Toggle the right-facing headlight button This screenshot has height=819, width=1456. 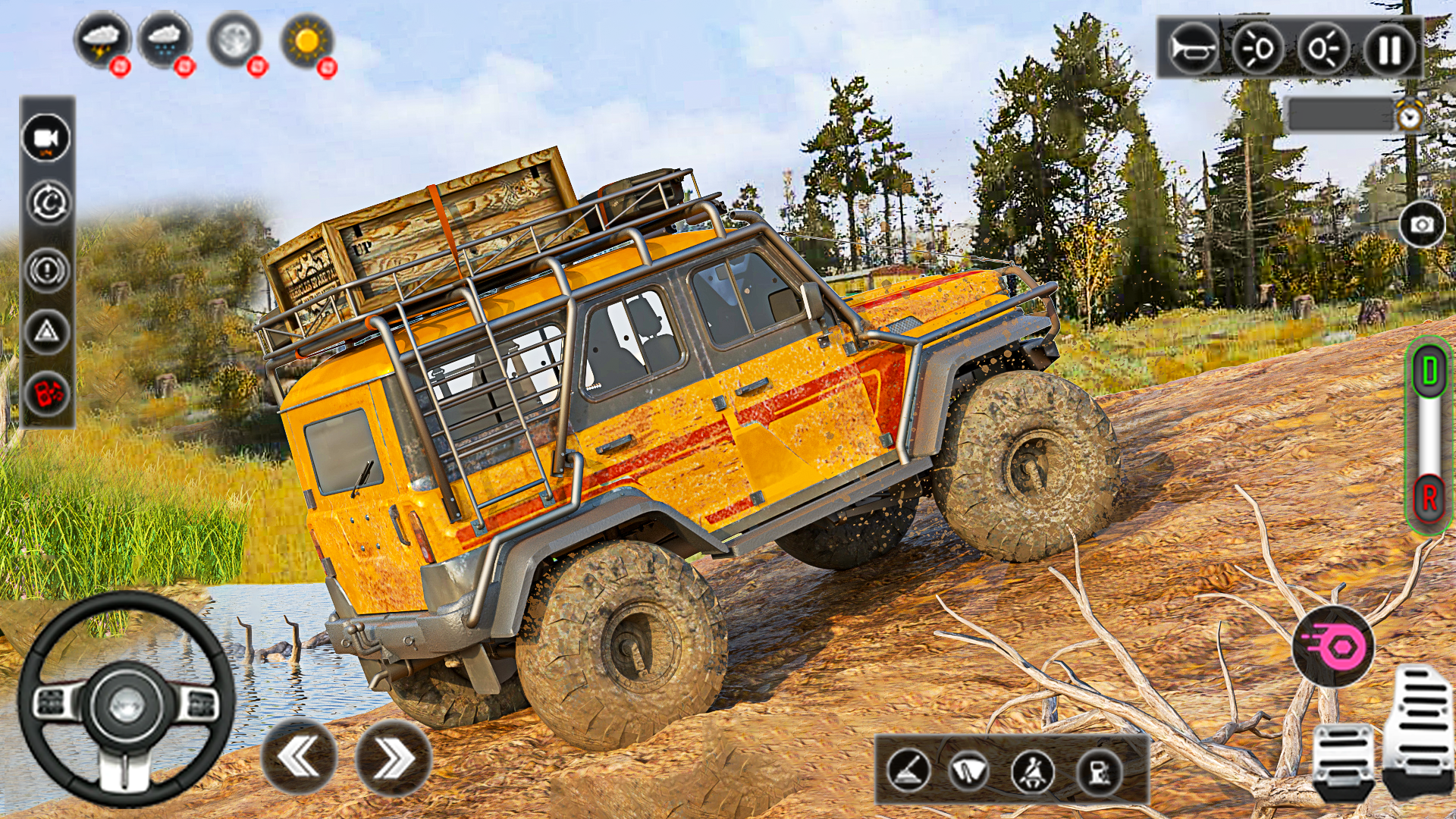tap(1323, 49)
